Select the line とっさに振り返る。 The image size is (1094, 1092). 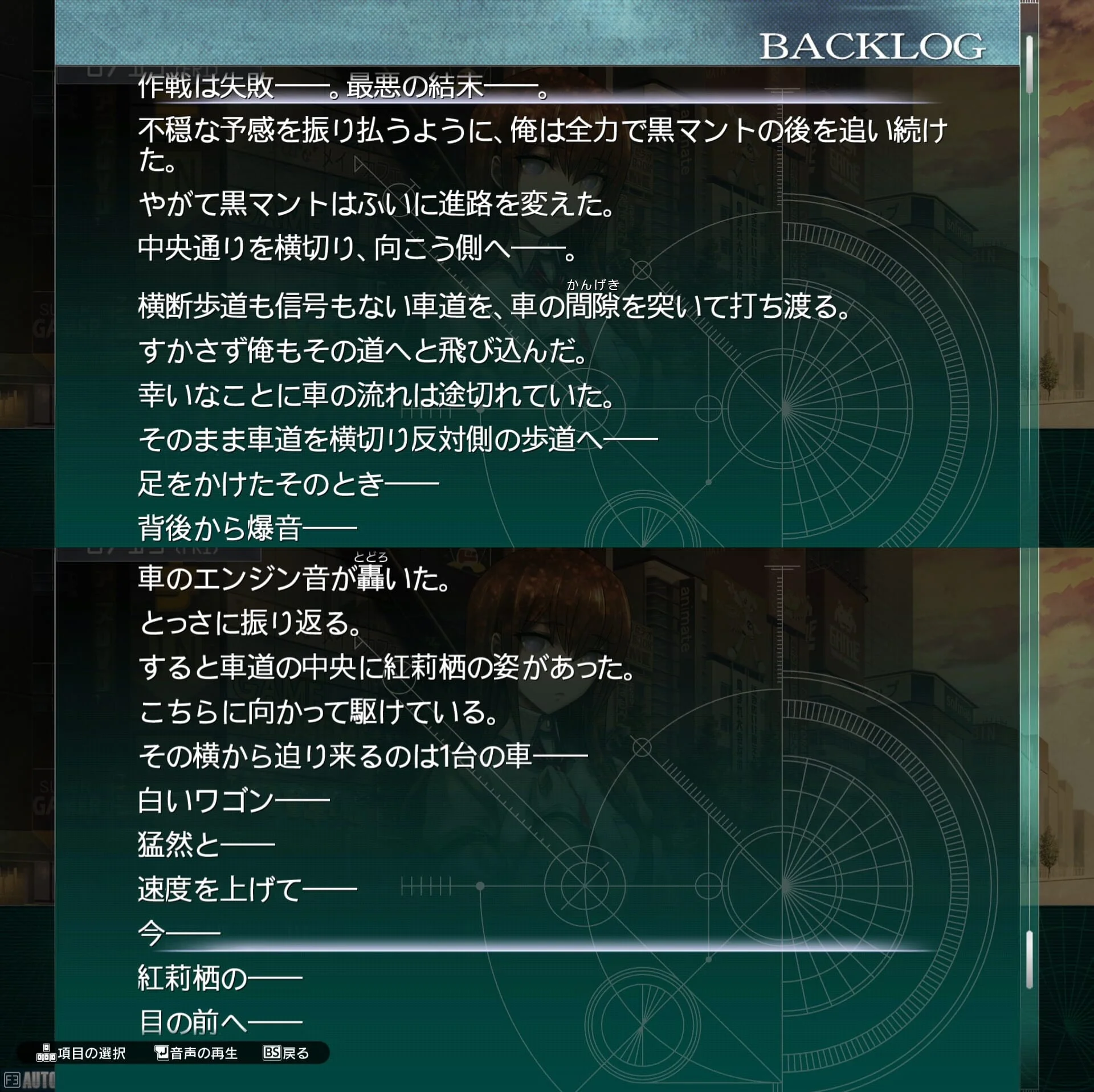point(250,623)
